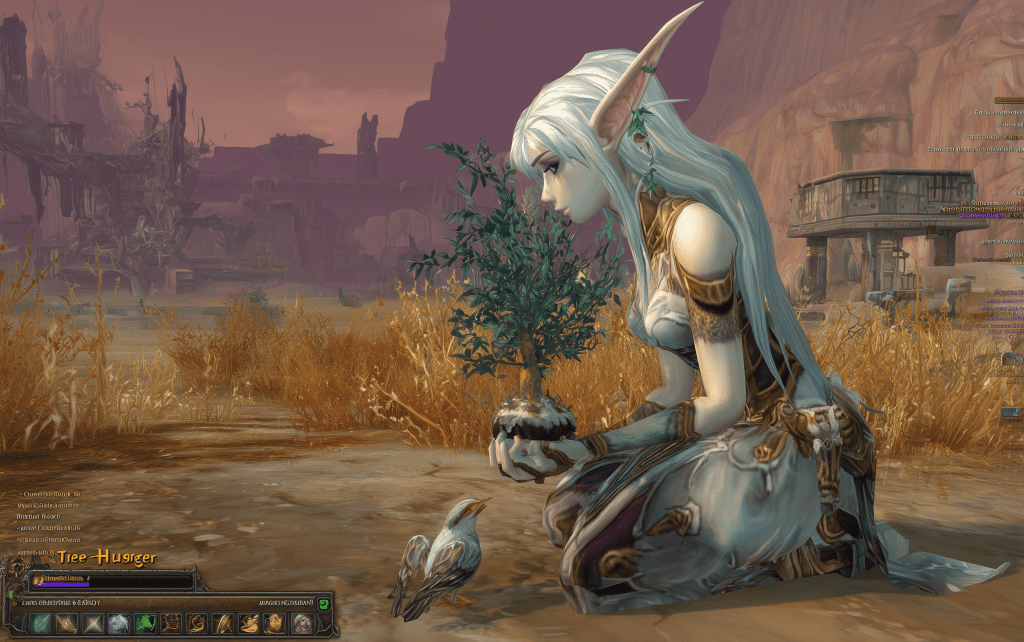Use the crossed-lines X ability slot

[93, 624]
